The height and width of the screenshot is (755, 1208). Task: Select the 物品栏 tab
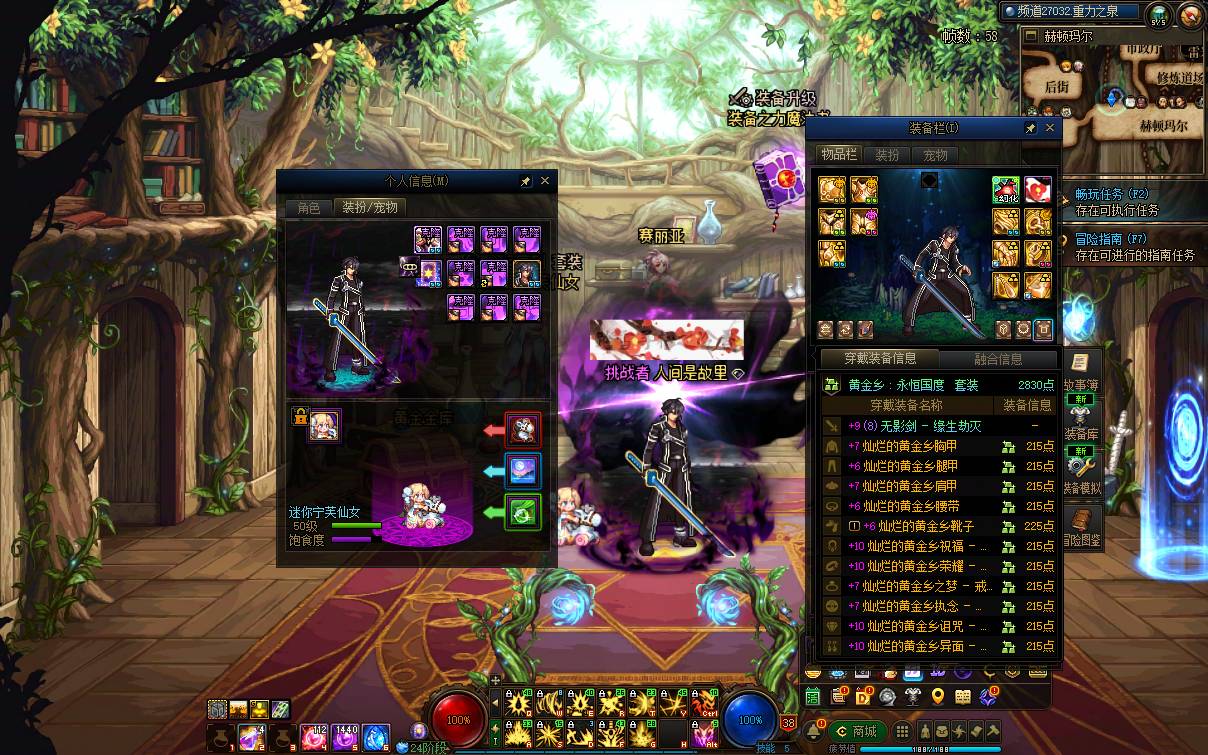point(838,154)
